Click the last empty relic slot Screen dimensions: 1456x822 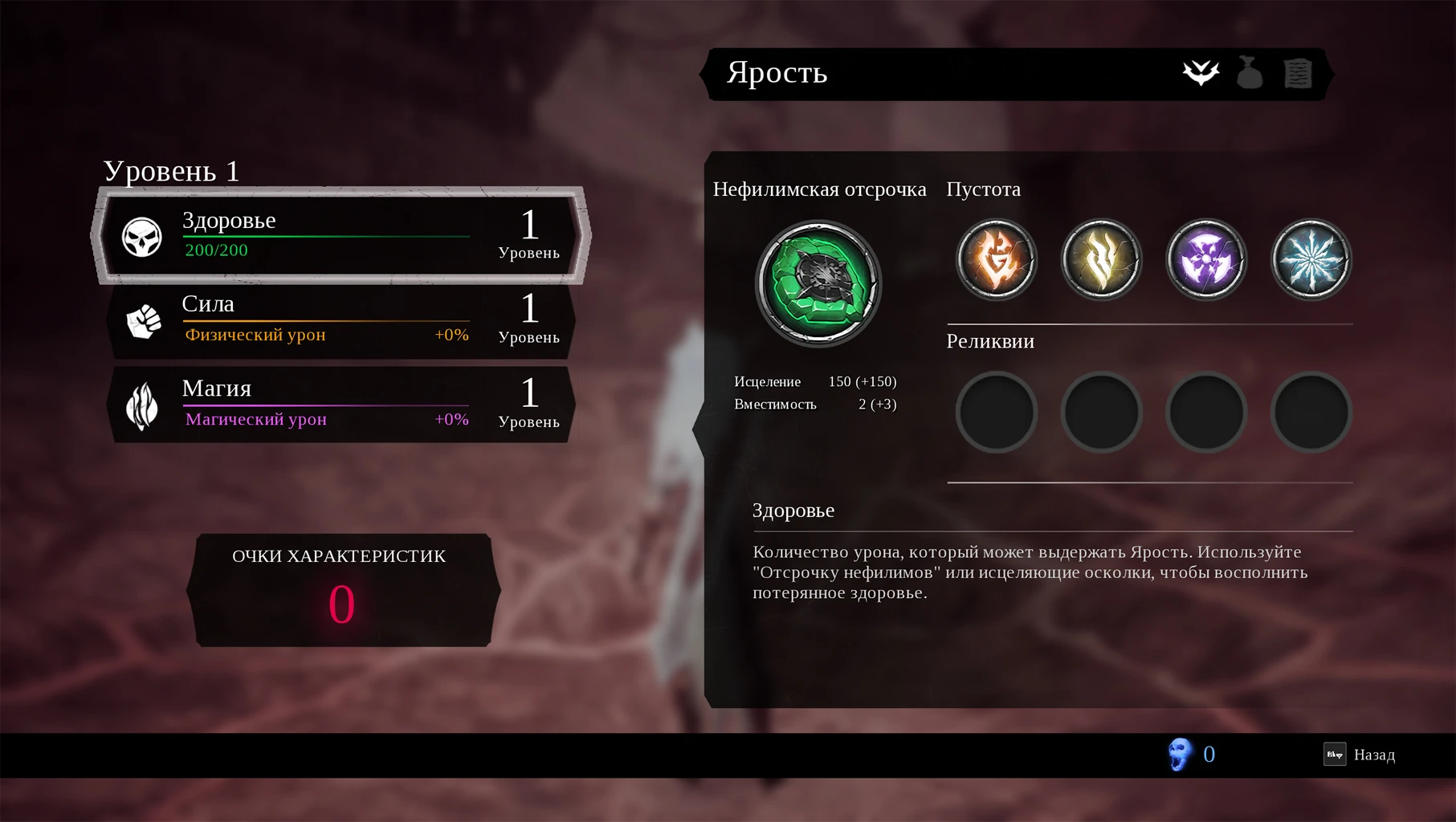pyautogui.click(x=1311, y=412)
